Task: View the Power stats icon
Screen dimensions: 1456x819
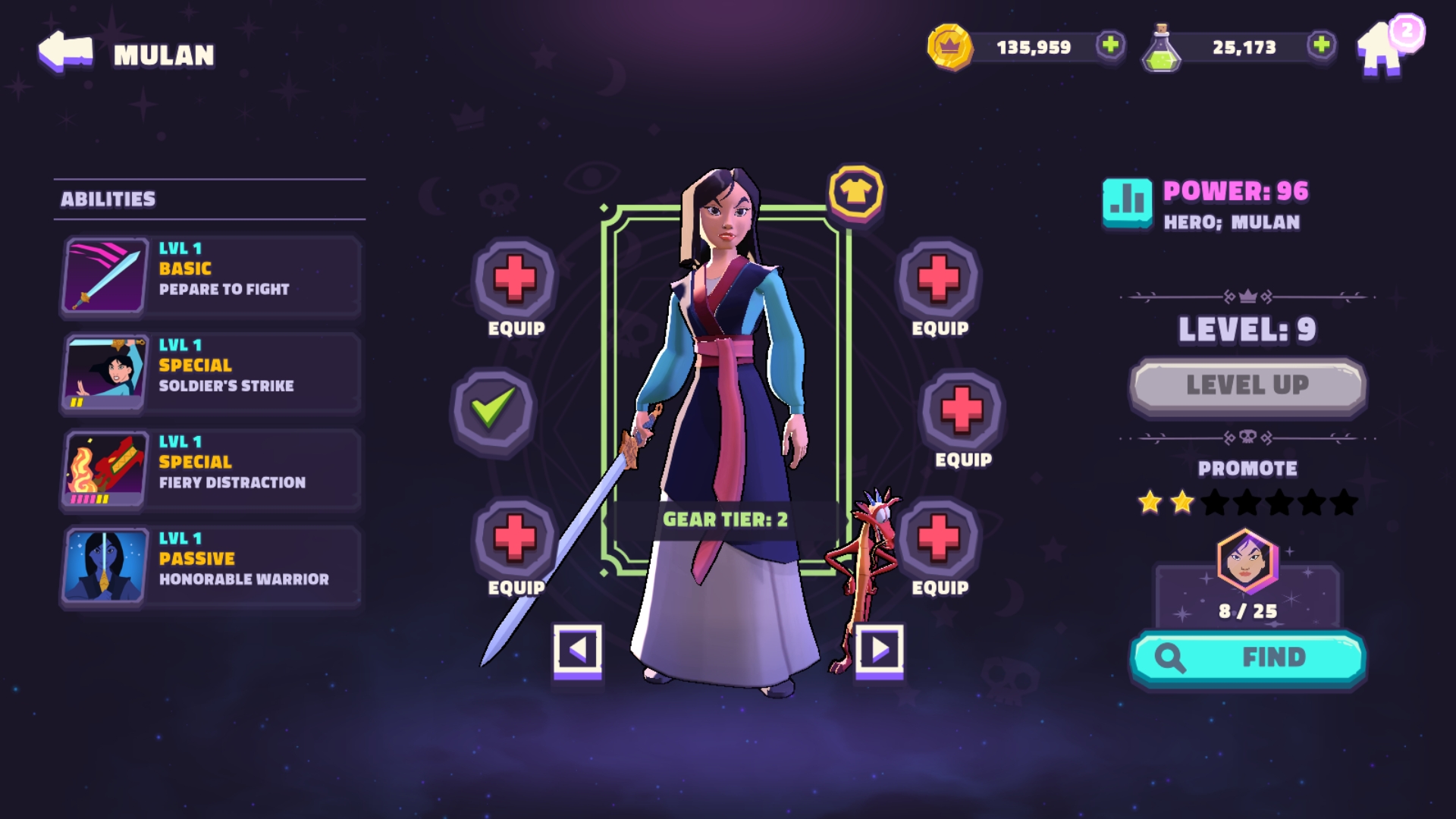Action: point(1127,202)
